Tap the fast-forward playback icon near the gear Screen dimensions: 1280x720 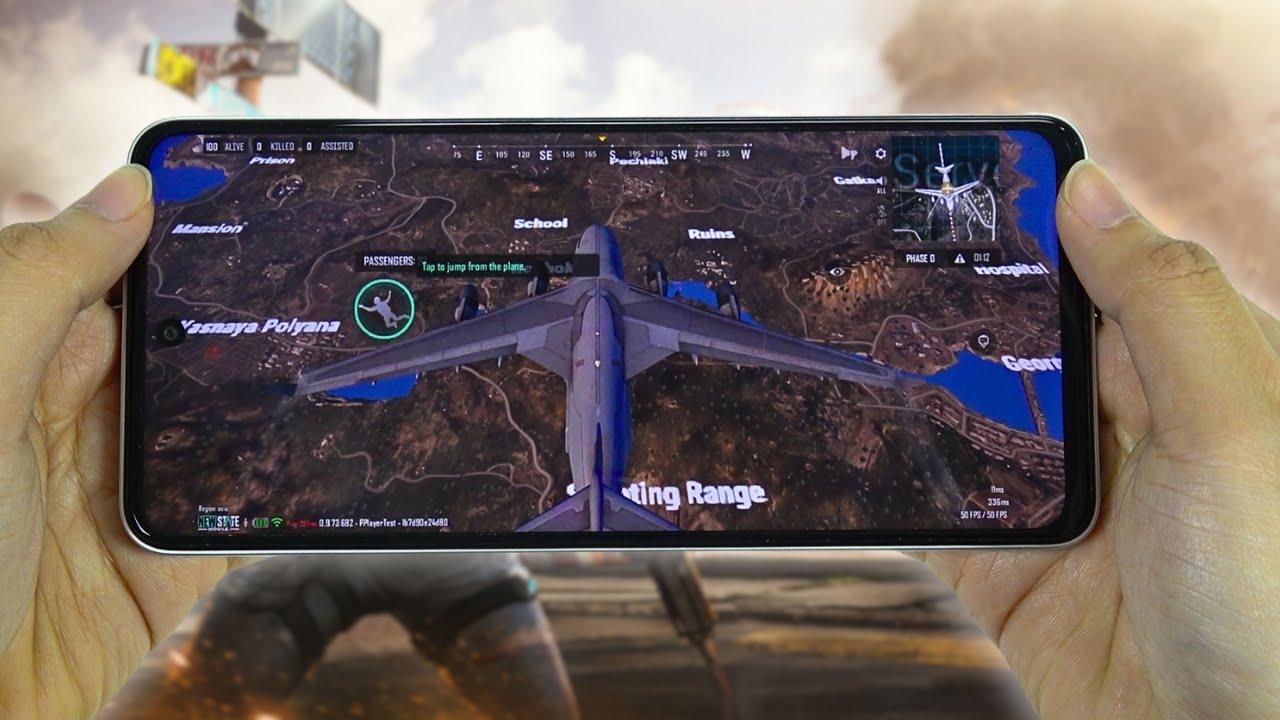point(849,153)
